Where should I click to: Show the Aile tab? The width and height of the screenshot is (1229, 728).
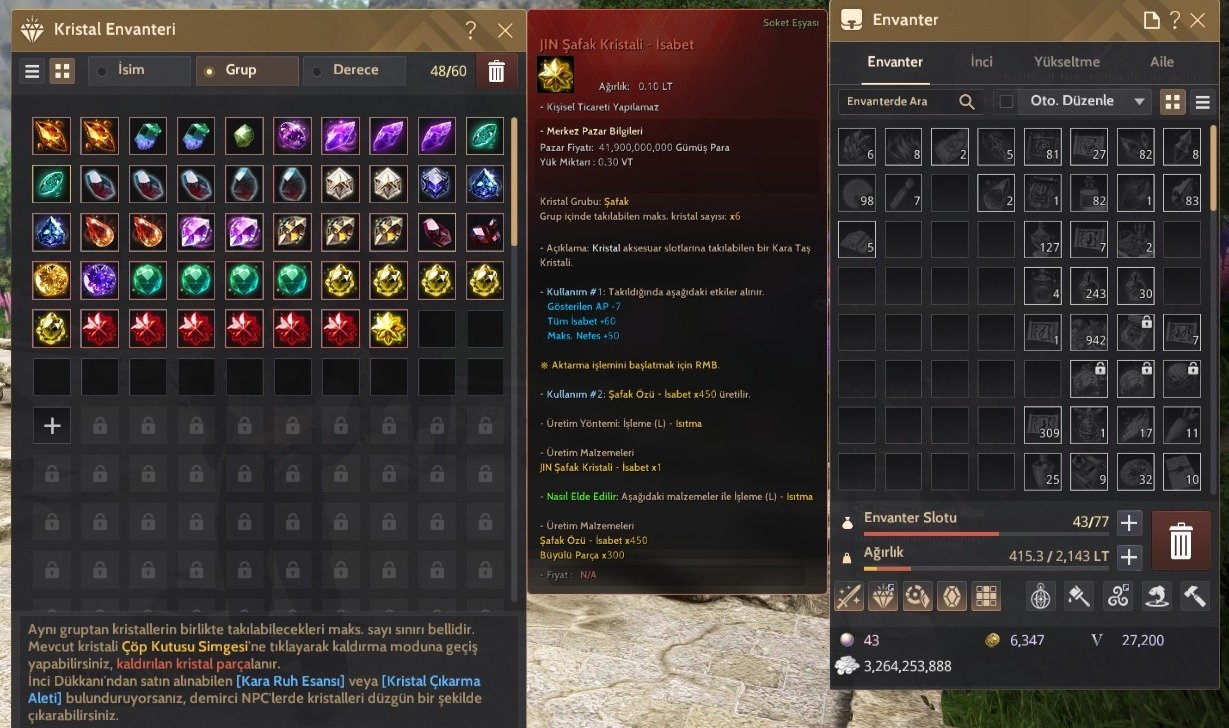[1162, 62]
